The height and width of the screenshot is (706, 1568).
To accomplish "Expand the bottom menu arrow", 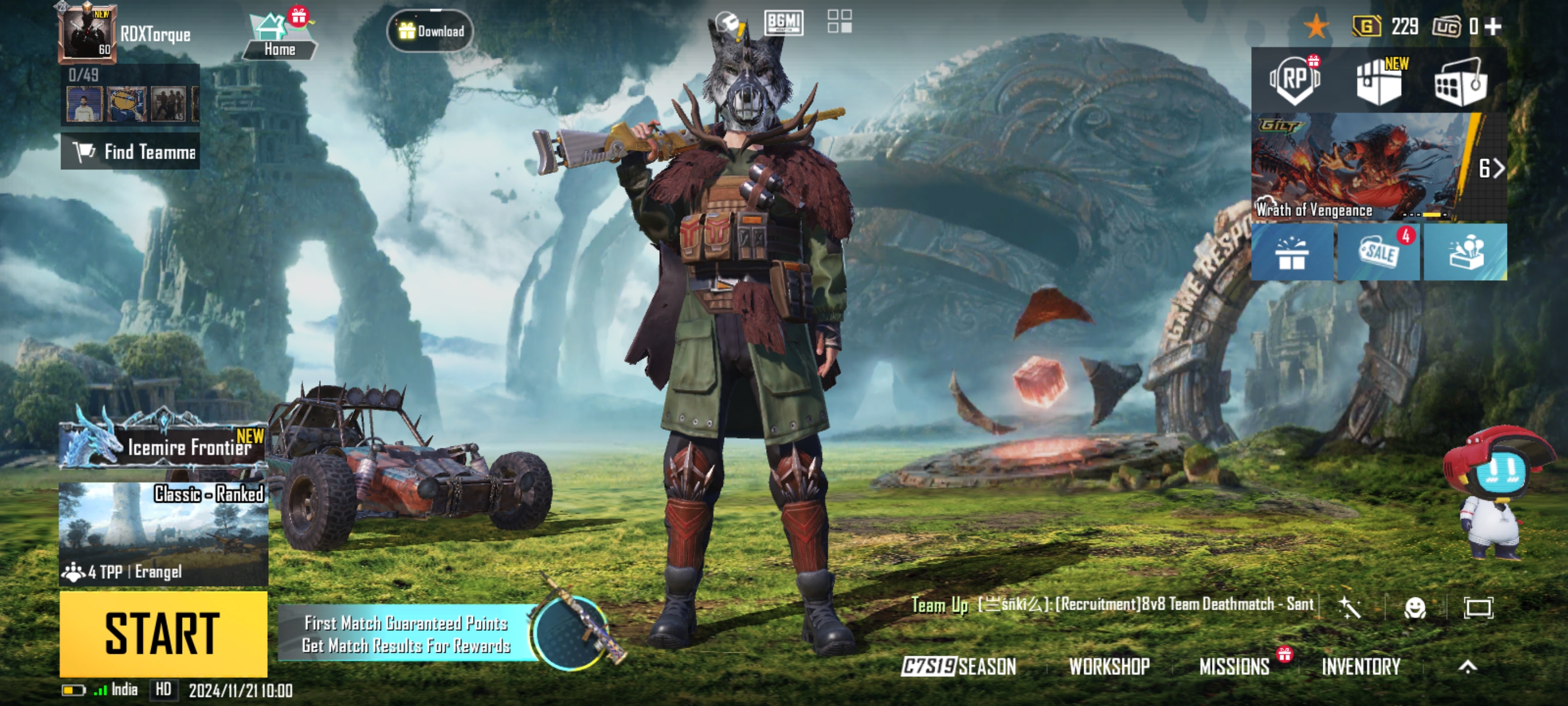I will (x=1468, y=666).
